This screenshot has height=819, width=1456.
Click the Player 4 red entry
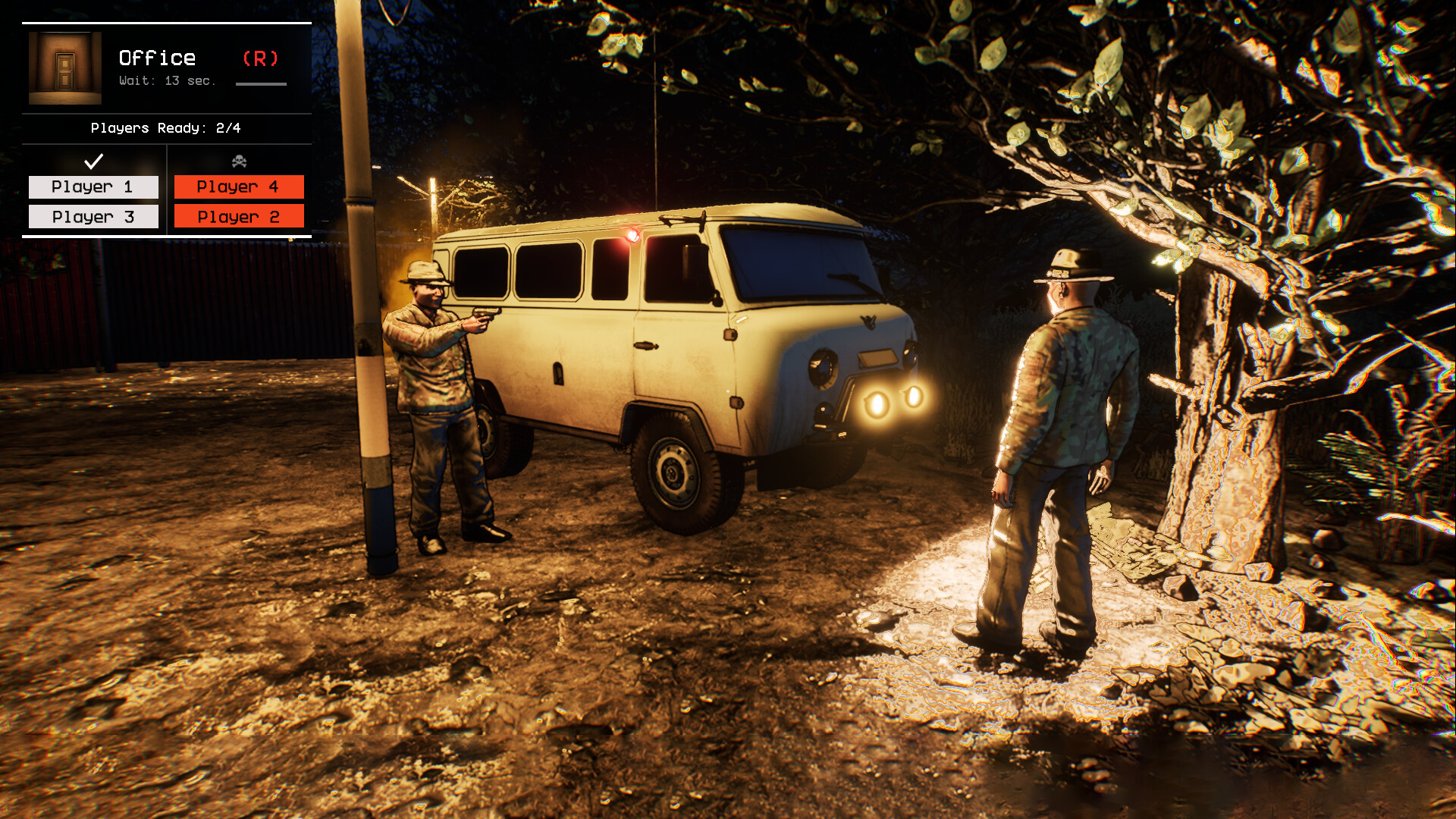point(239,186)
